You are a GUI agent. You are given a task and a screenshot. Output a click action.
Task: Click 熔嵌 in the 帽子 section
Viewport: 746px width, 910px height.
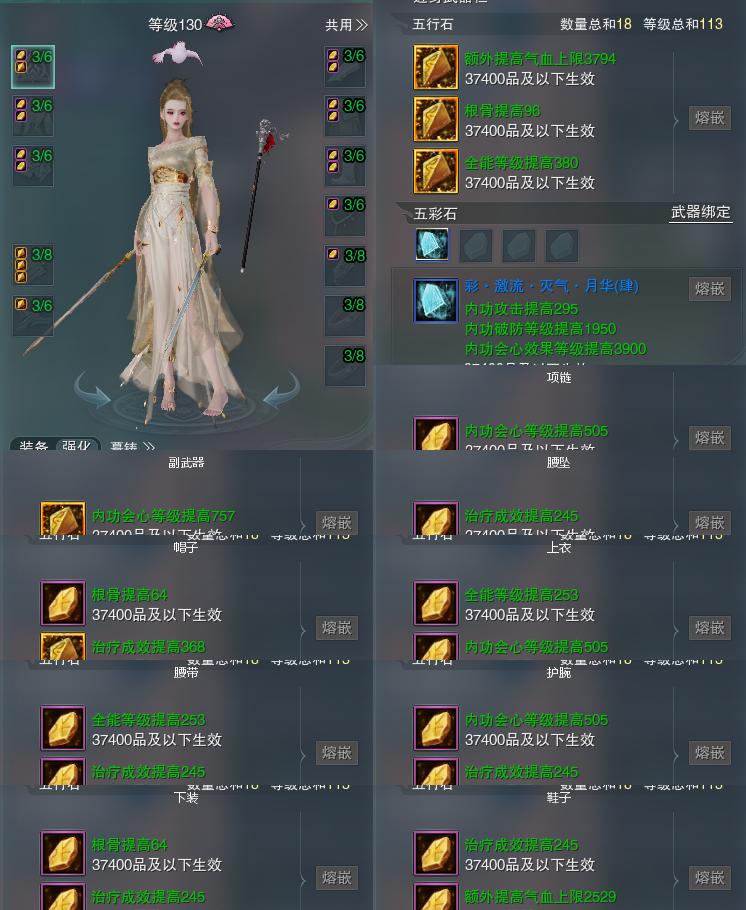point(336,628)
